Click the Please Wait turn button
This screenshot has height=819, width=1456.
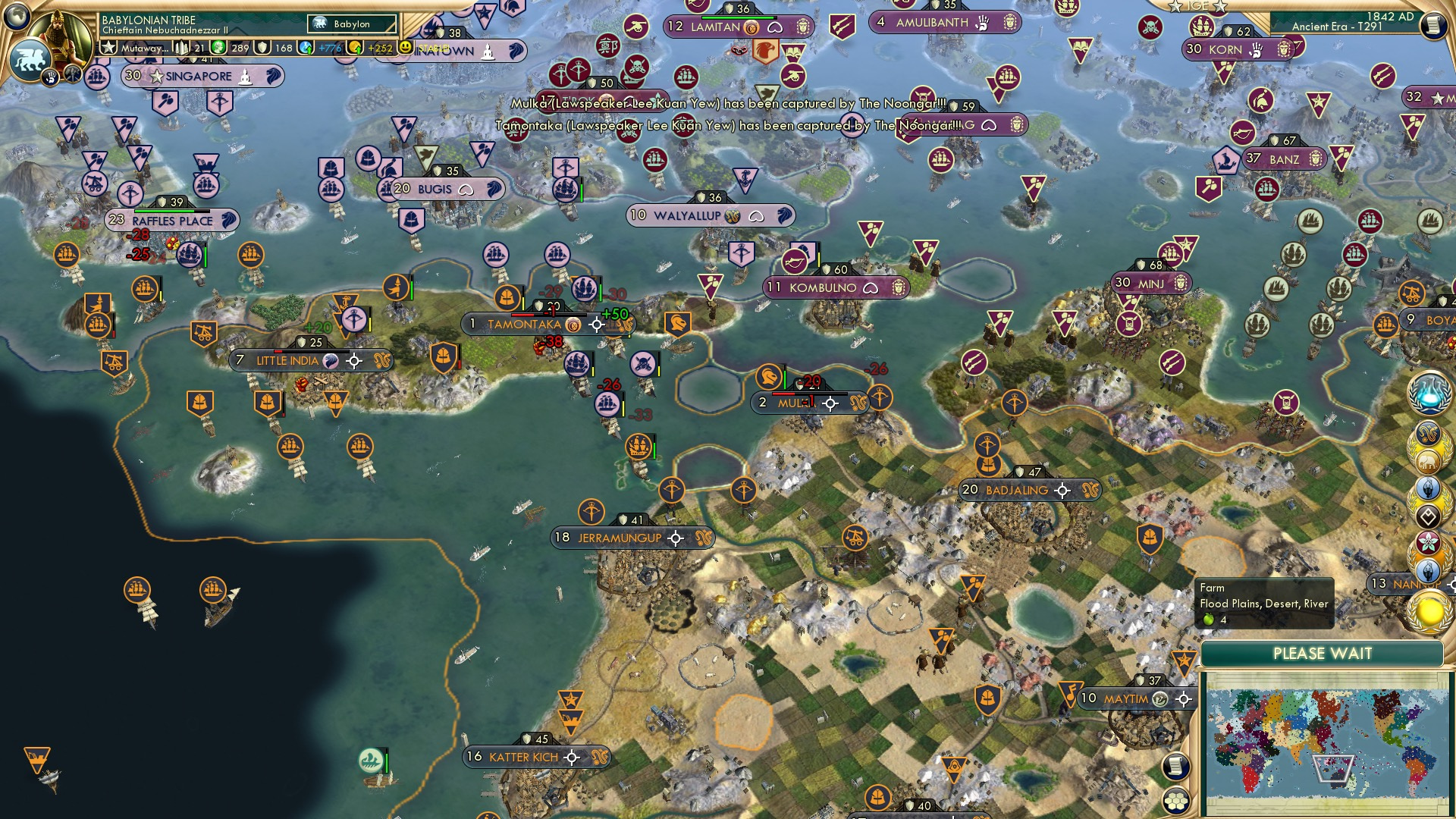(1322, 654)
